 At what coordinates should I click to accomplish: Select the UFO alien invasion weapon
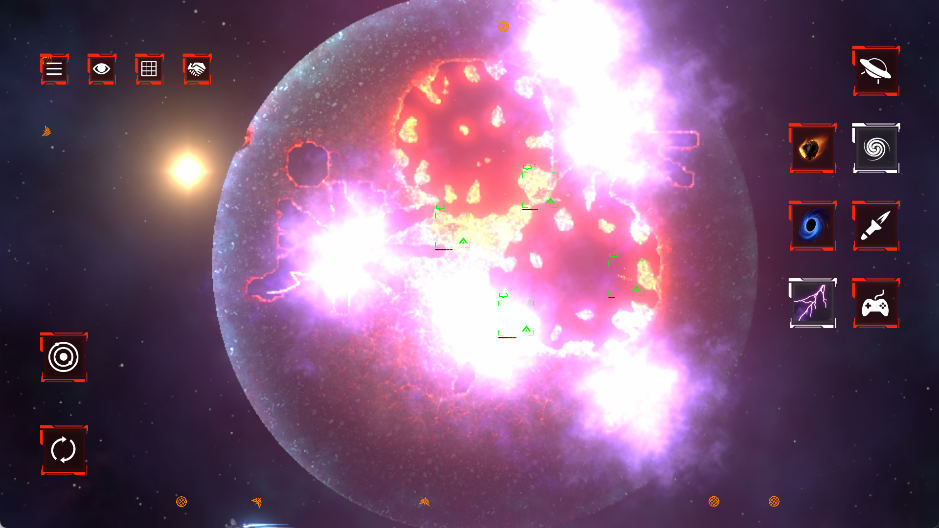875,70
